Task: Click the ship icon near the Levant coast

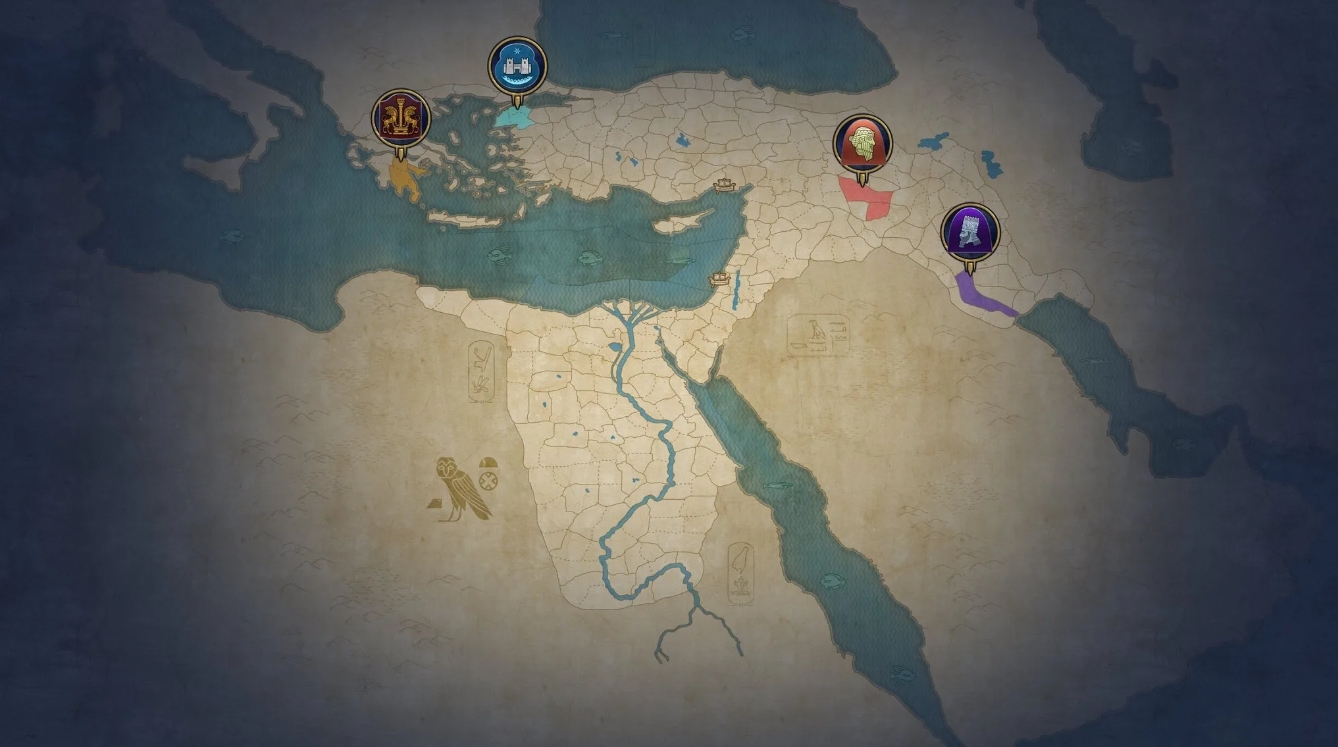Action: tap(719, 279)
